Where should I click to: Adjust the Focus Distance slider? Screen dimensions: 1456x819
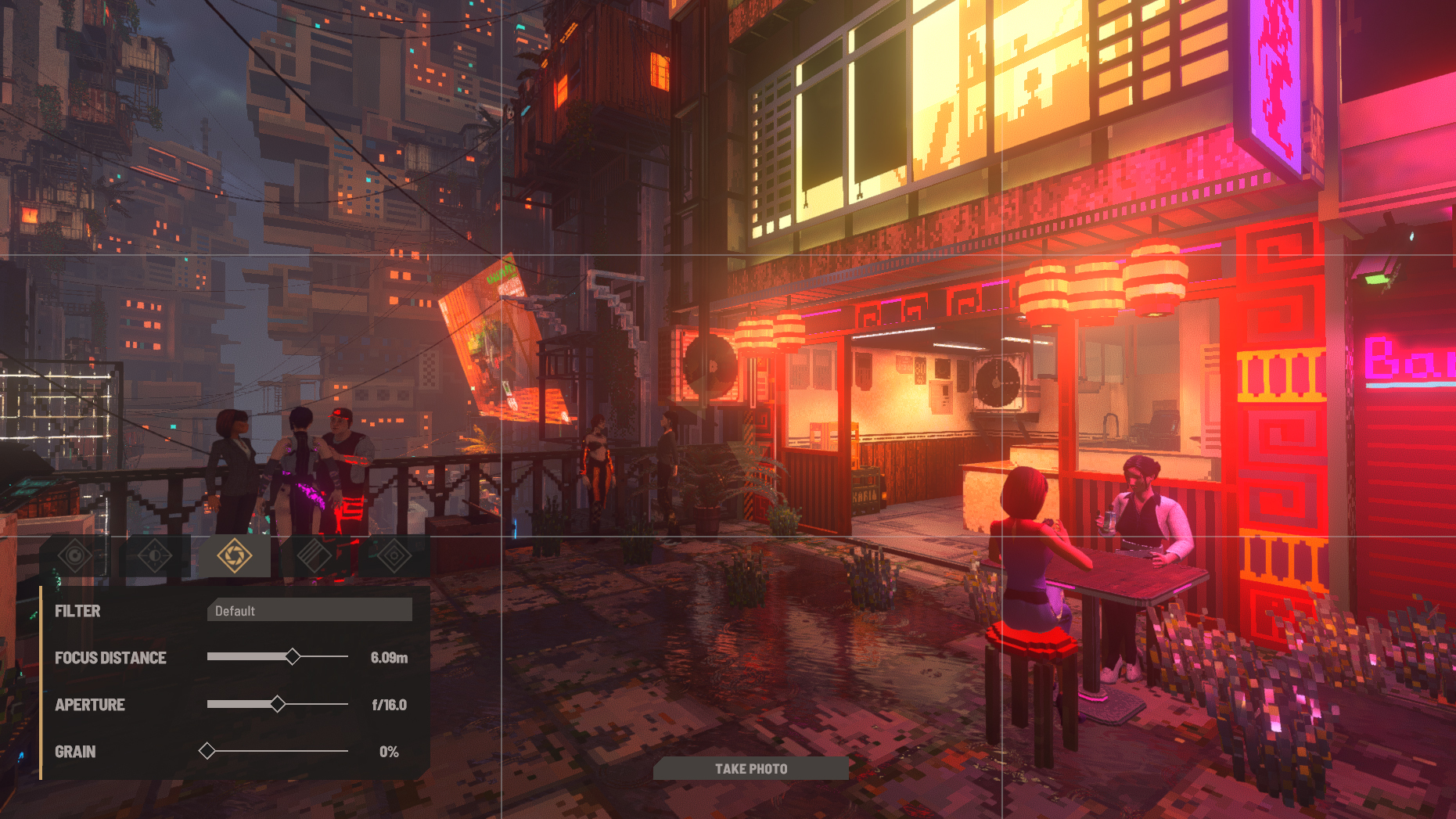(293, 657)
